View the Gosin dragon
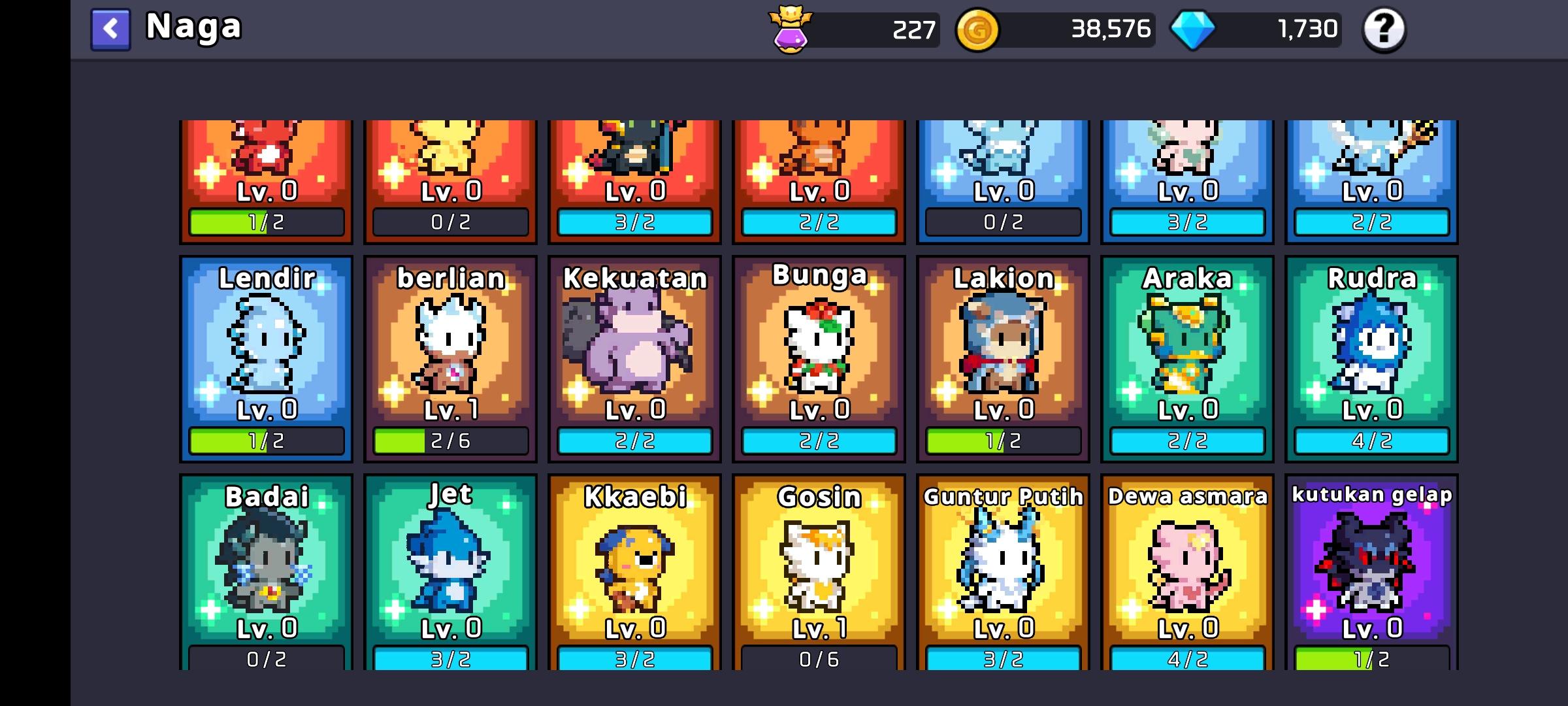The image size is (1568, 706). point(819,572)
